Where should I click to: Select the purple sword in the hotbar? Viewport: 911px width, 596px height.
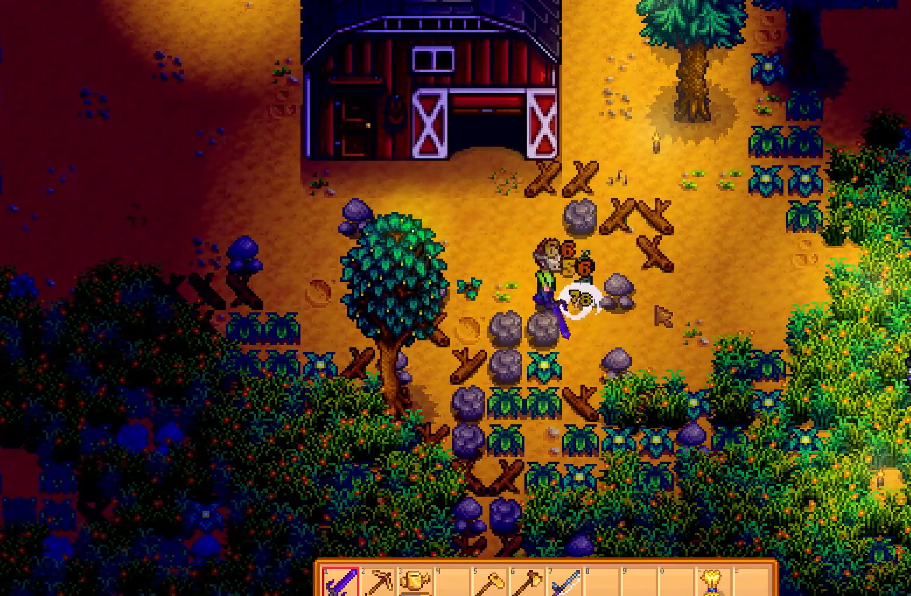pyautogui.click(x=342, y=582)
